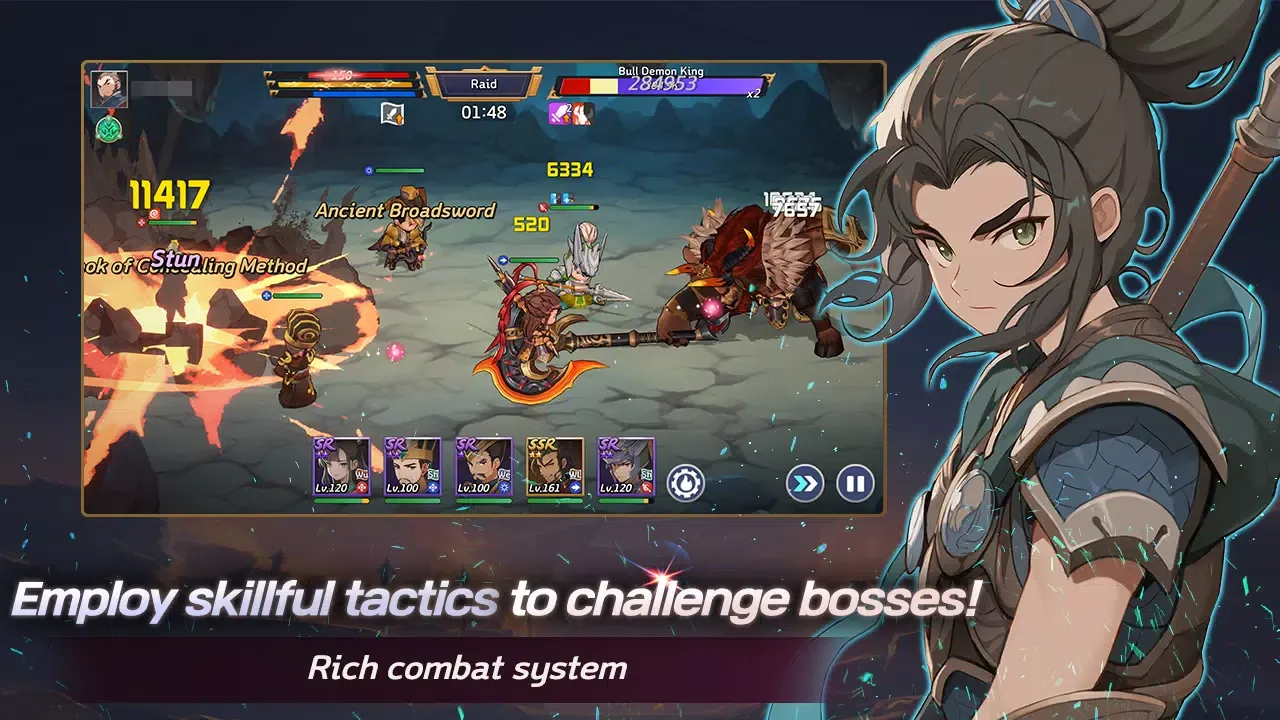Open Bull Demon King's boss info panel
This screenshot has height=720, width=1280.
pyautogui.click(x=660, y=72)
